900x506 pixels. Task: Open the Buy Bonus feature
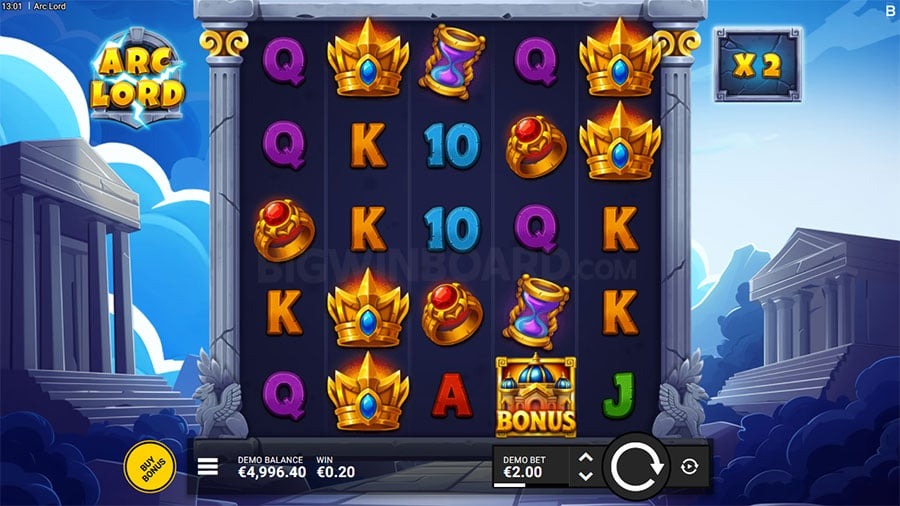150,466
